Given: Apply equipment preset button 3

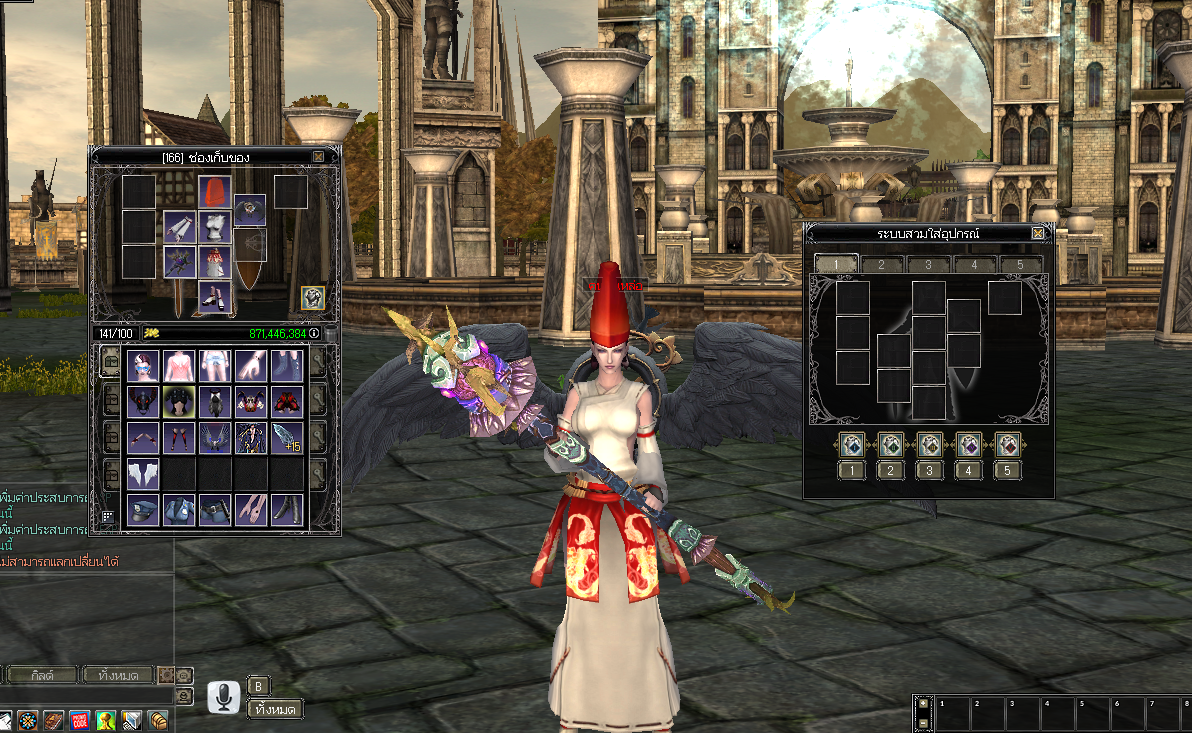Looking at the screenshot, I should pos(930,445).
